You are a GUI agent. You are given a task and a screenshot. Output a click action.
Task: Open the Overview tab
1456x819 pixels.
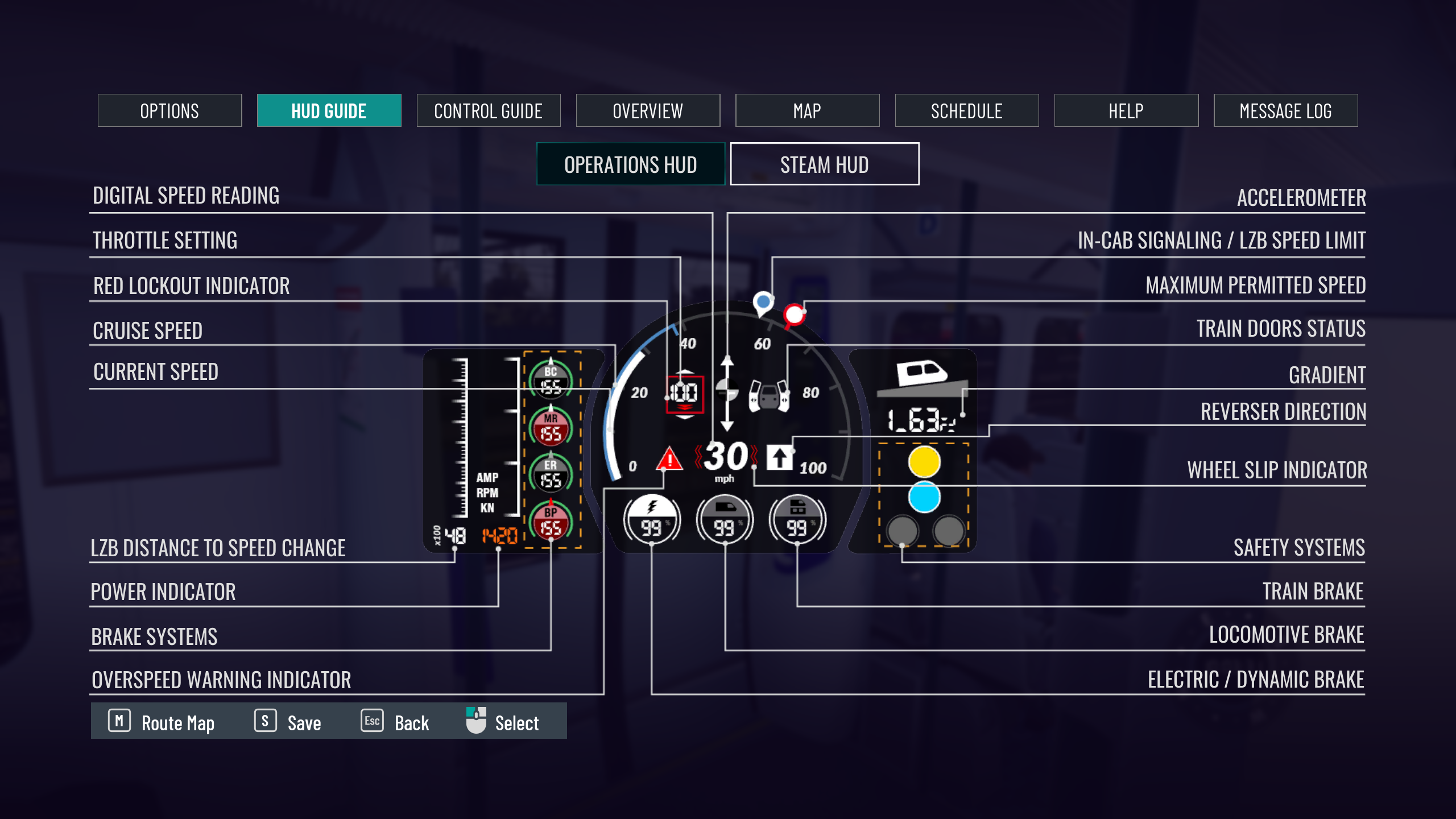pyautogui.click(x=648, y=111)
